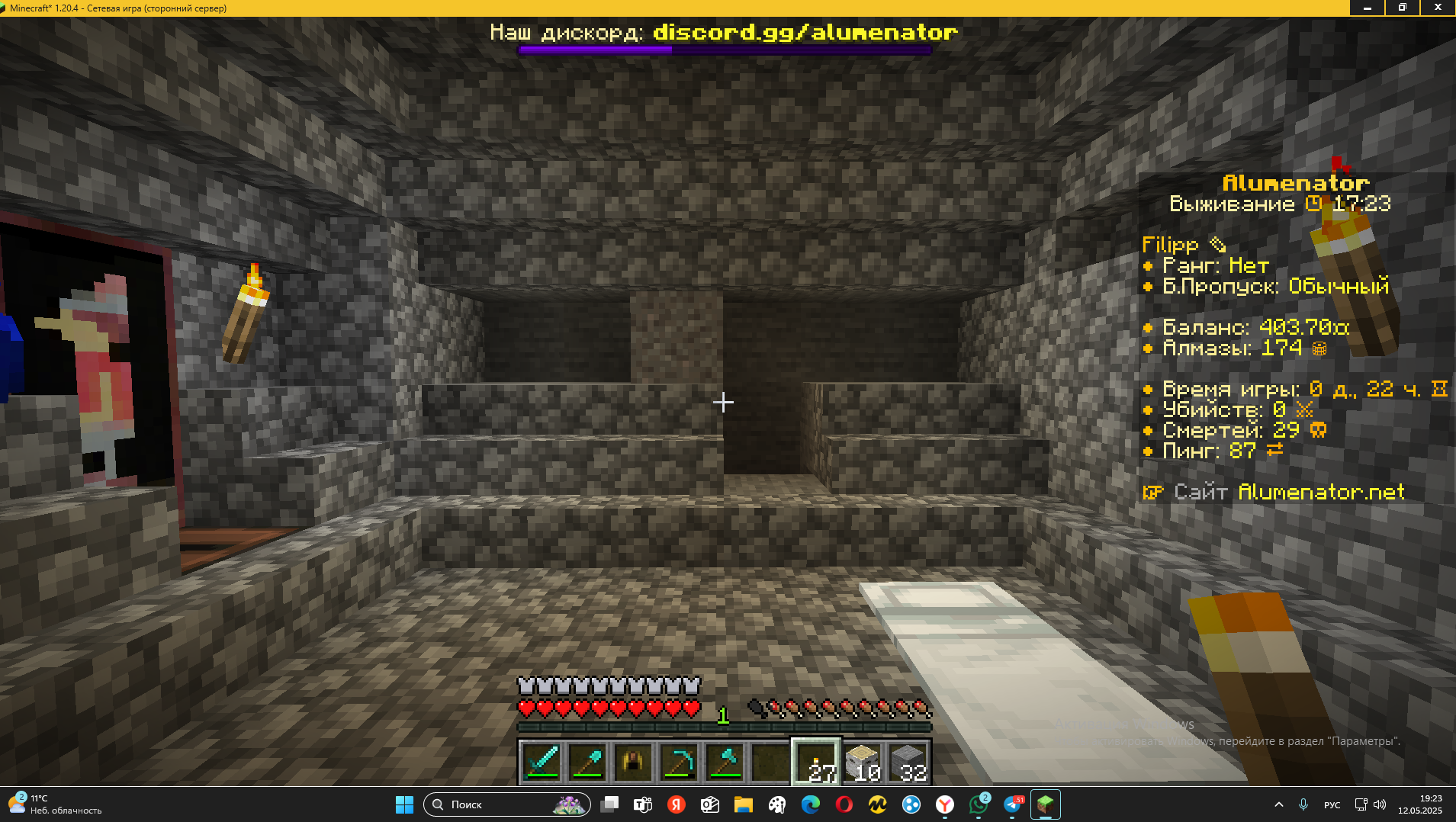Viewport: 1456px width, 822px height.
Task: Select the stone block stack of 32
Action: point(908,761)
